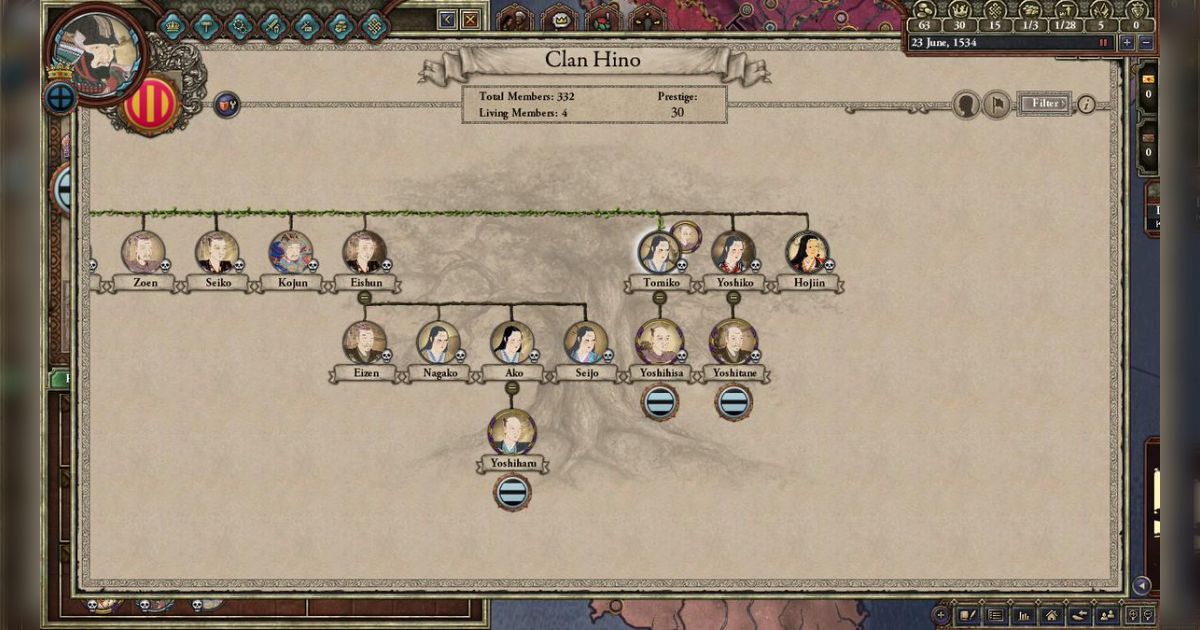Viewport: 1200px width, 630px height.
Task: Click the blue back arrow button
Action: tap(447, 19)
